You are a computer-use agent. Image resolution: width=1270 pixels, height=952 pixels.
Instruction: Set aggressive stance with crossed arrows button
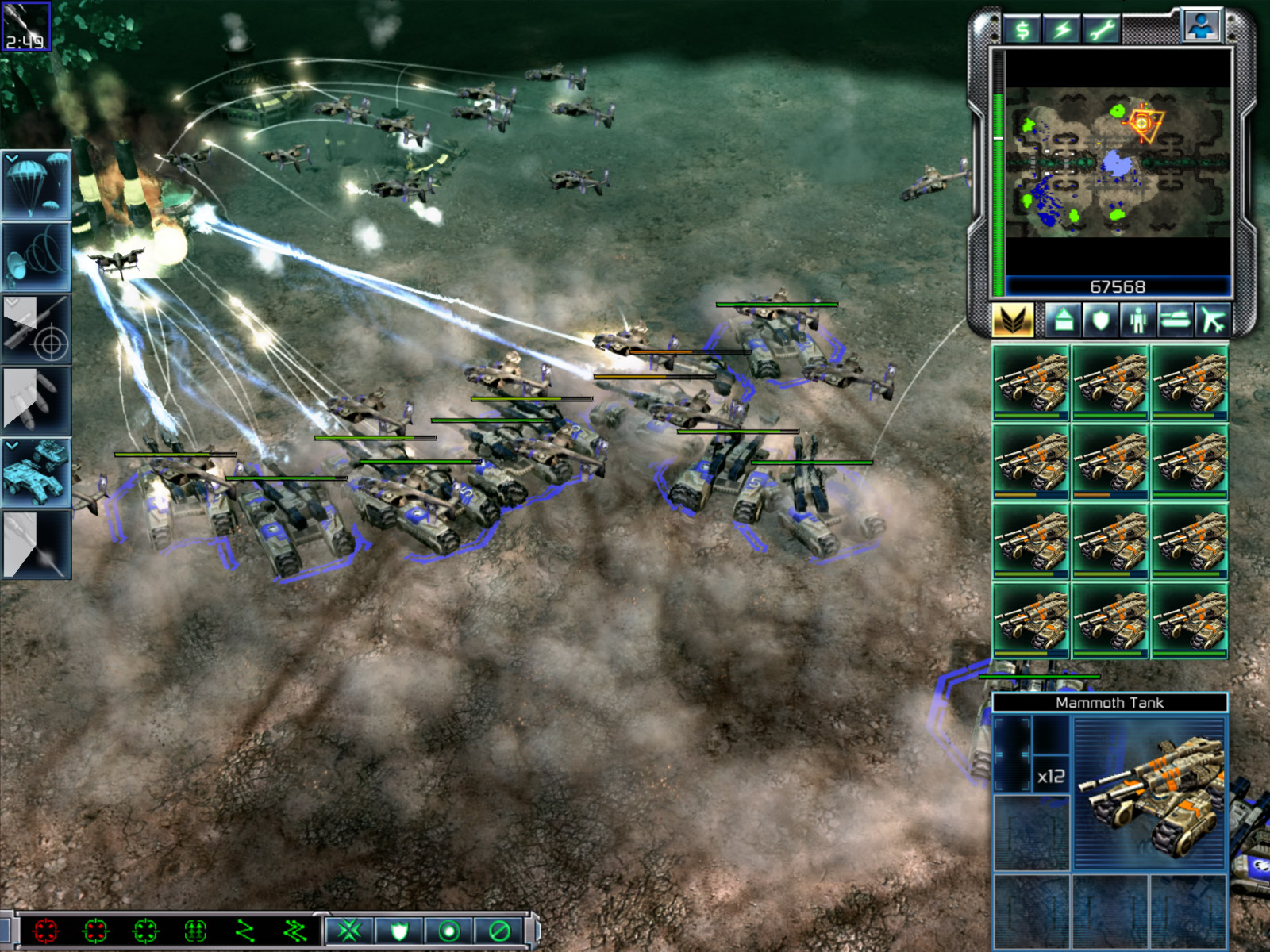click(349, 930)
